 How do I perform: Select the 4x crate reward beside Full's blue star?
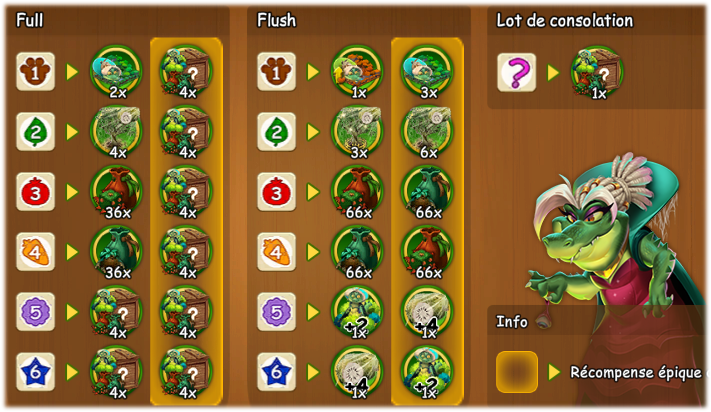[116, 372]
